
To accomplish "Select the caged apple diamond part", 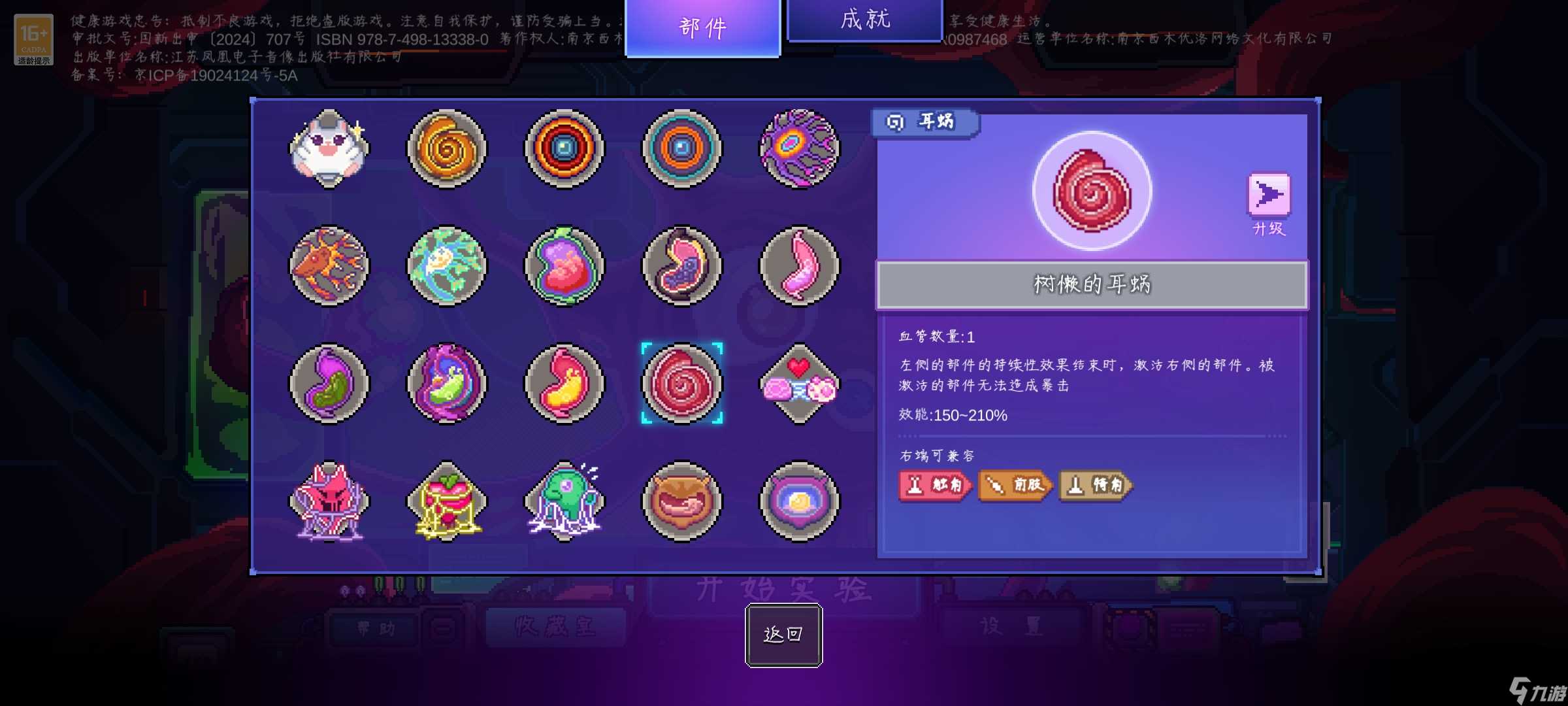I will pos(447,502).
